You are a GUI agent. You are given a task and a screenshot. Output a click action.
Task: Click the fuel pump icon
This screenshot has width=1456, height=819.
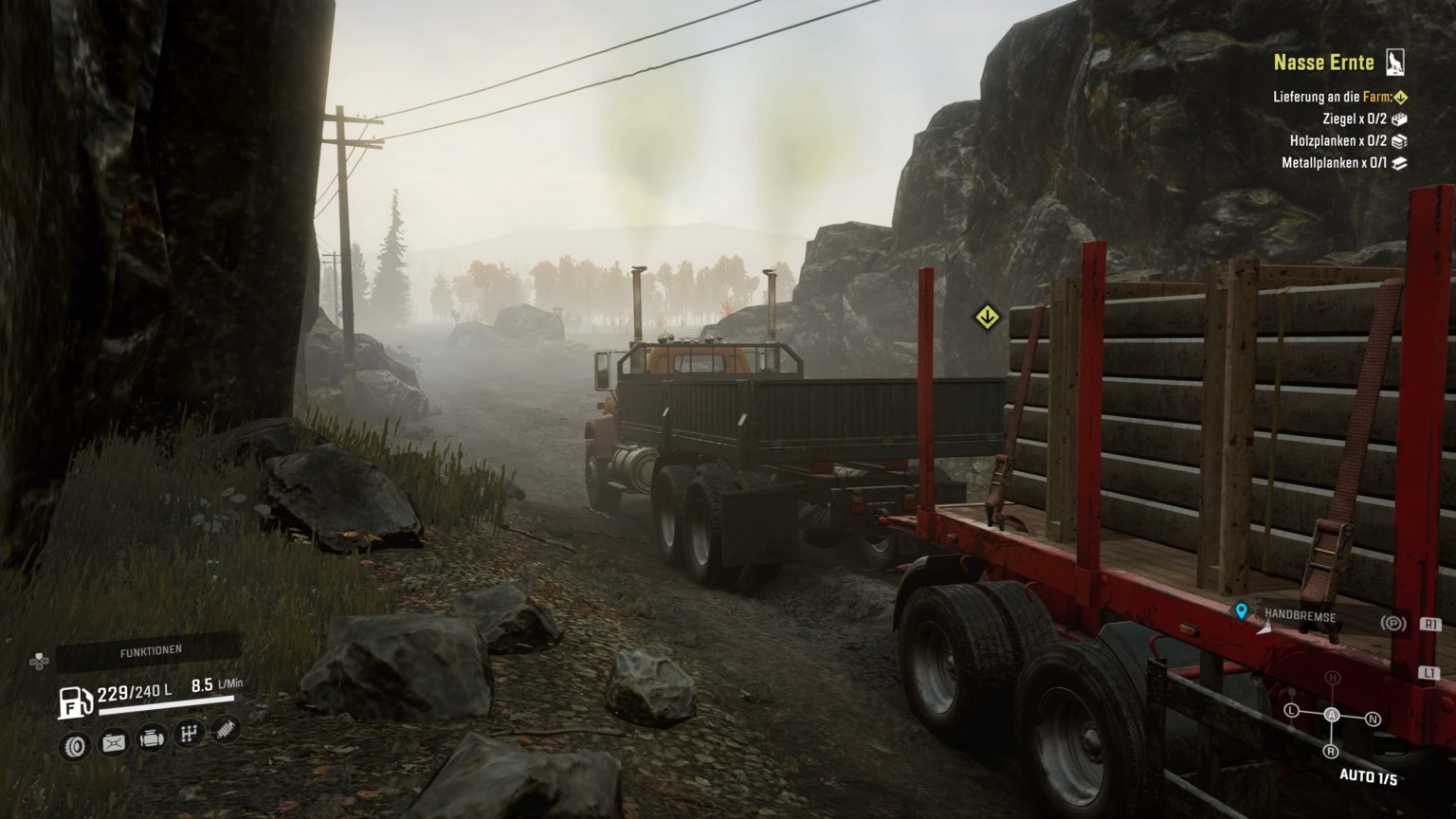click(x=74, y=702)
